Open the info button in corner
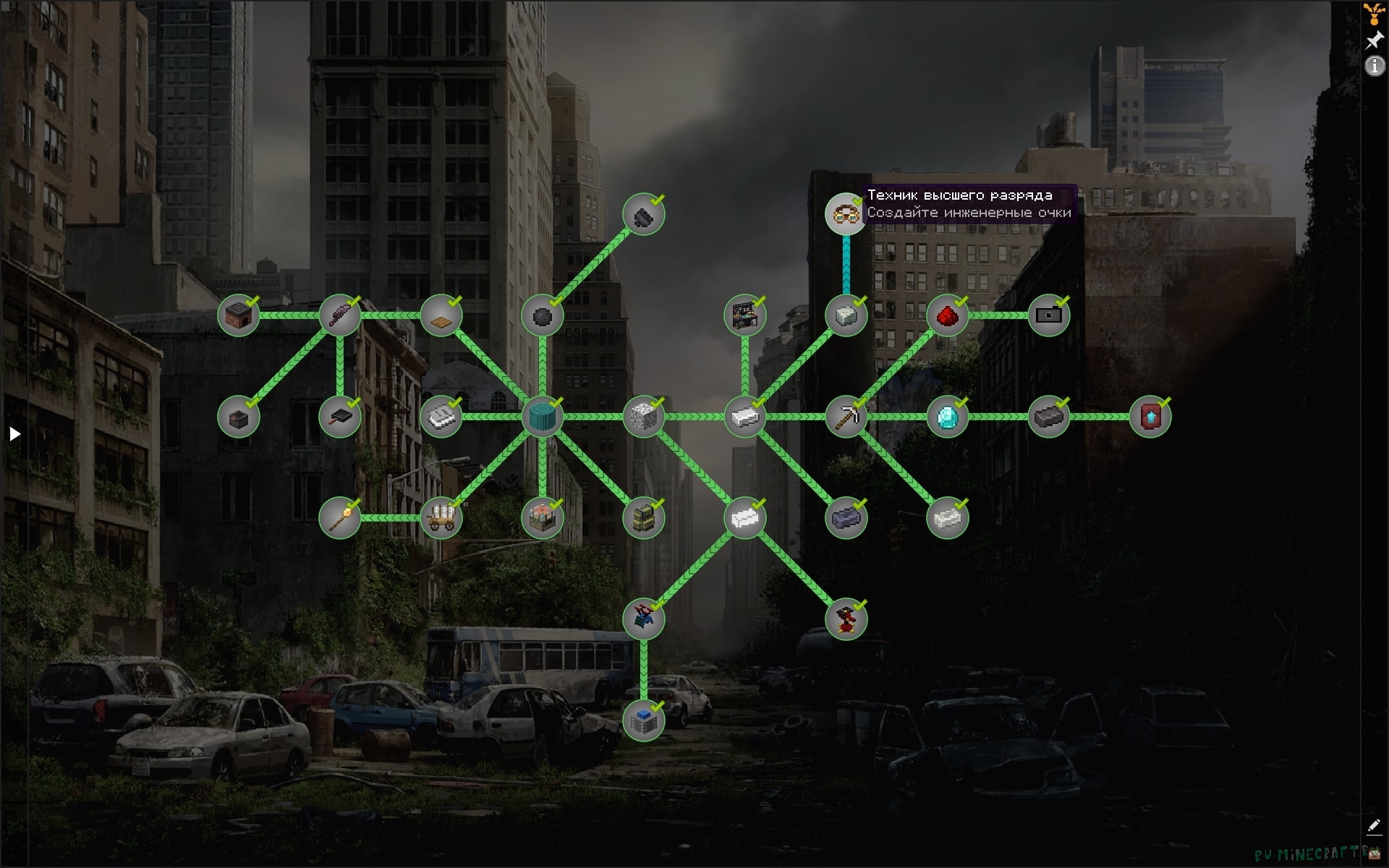Image resolution: width=1389 pixels, height=868 pixels. click(1374, 67)
